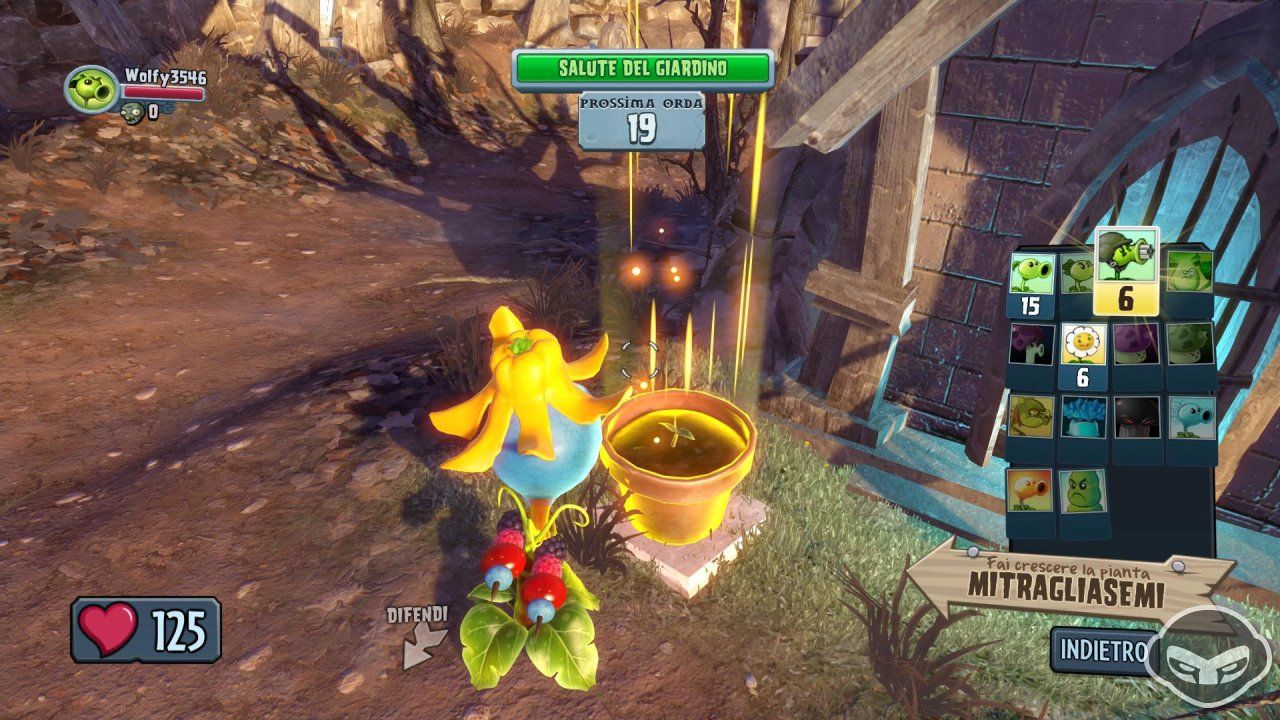The image size is (1280, 720).
Task: Select the purple Fume-shroom card
Action: click(1136, 345)
